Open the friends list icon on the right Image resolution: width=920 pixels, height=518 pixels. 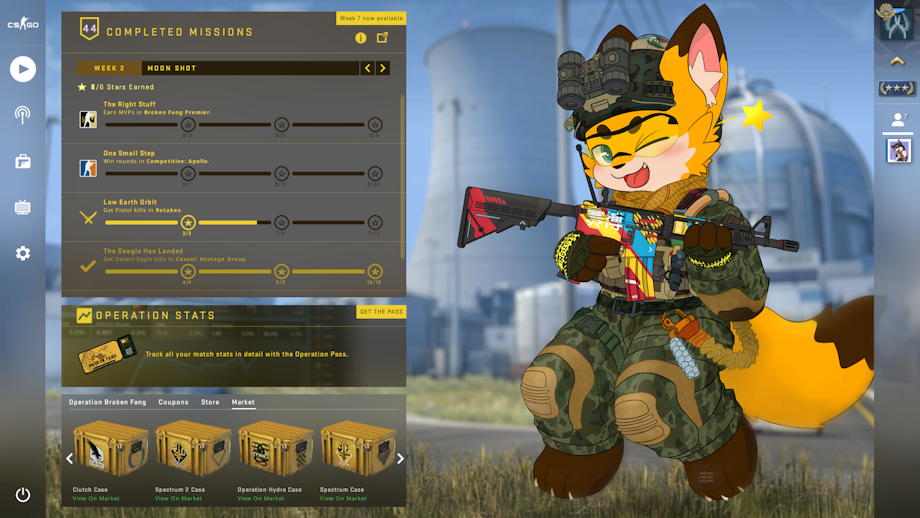click(897, 119)
